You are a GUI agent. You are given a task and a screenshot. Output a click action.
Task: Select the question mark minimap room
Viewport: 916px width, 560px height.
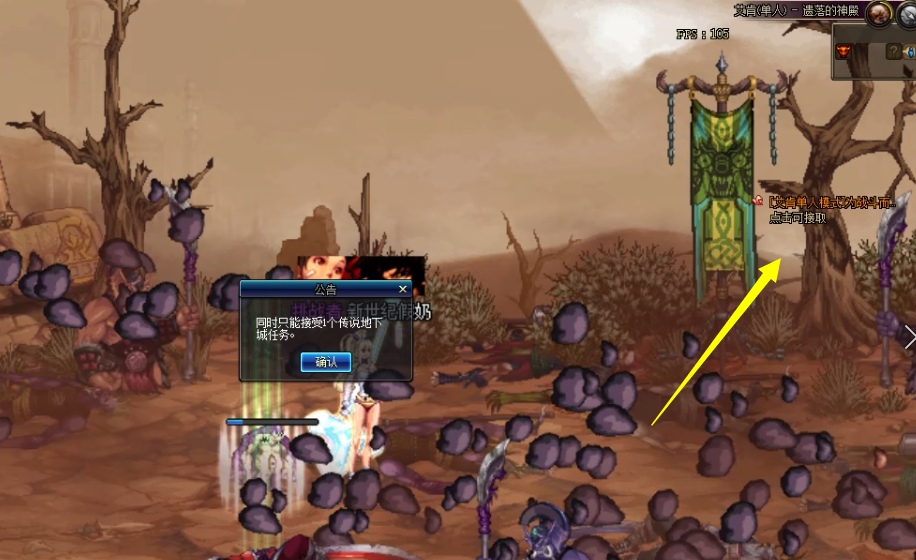(894, 51)
